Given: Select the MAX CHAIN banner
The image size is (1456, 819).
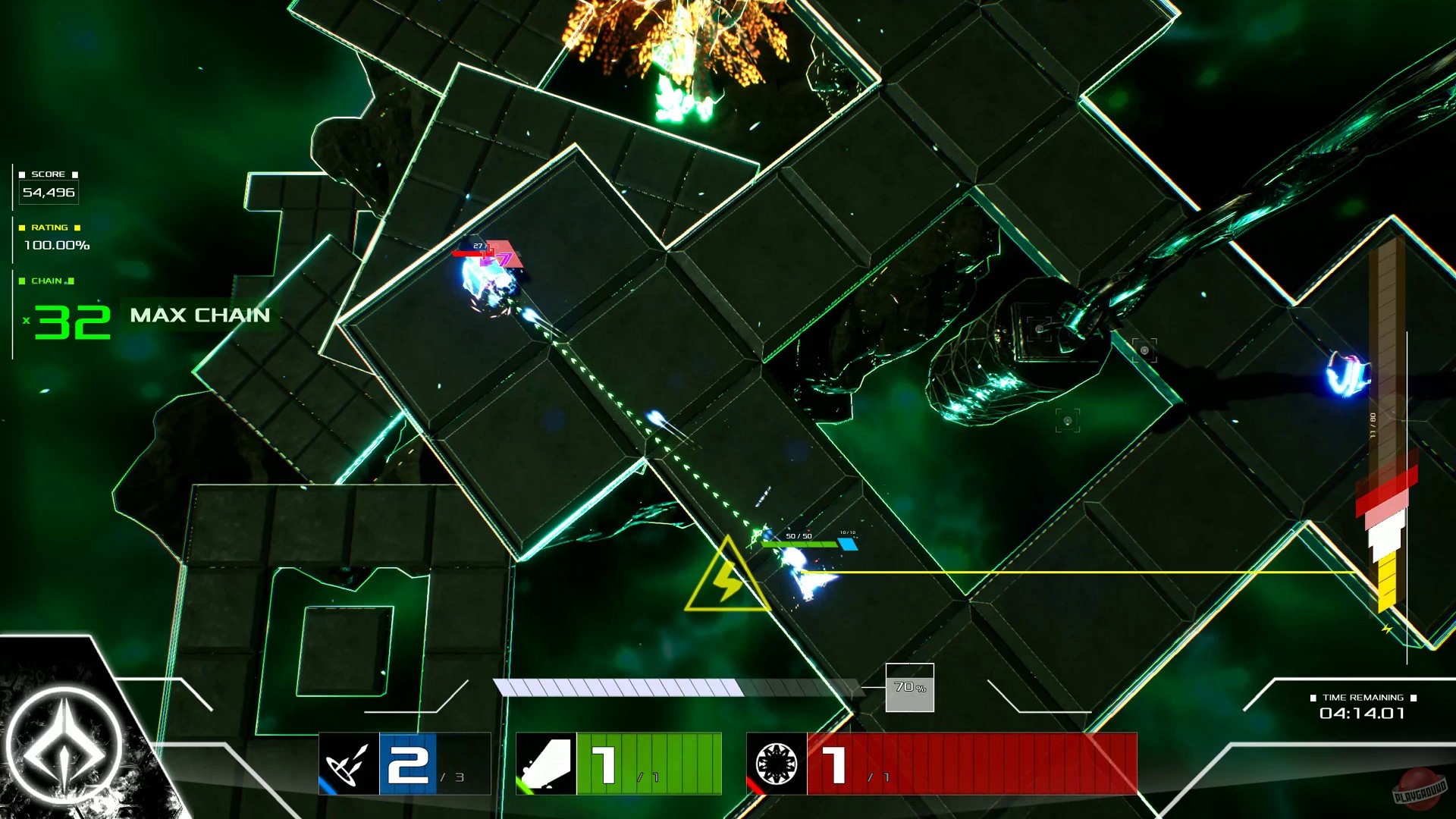Looking at the screenshot, I should pyautogui.click(x=201, y=315).
